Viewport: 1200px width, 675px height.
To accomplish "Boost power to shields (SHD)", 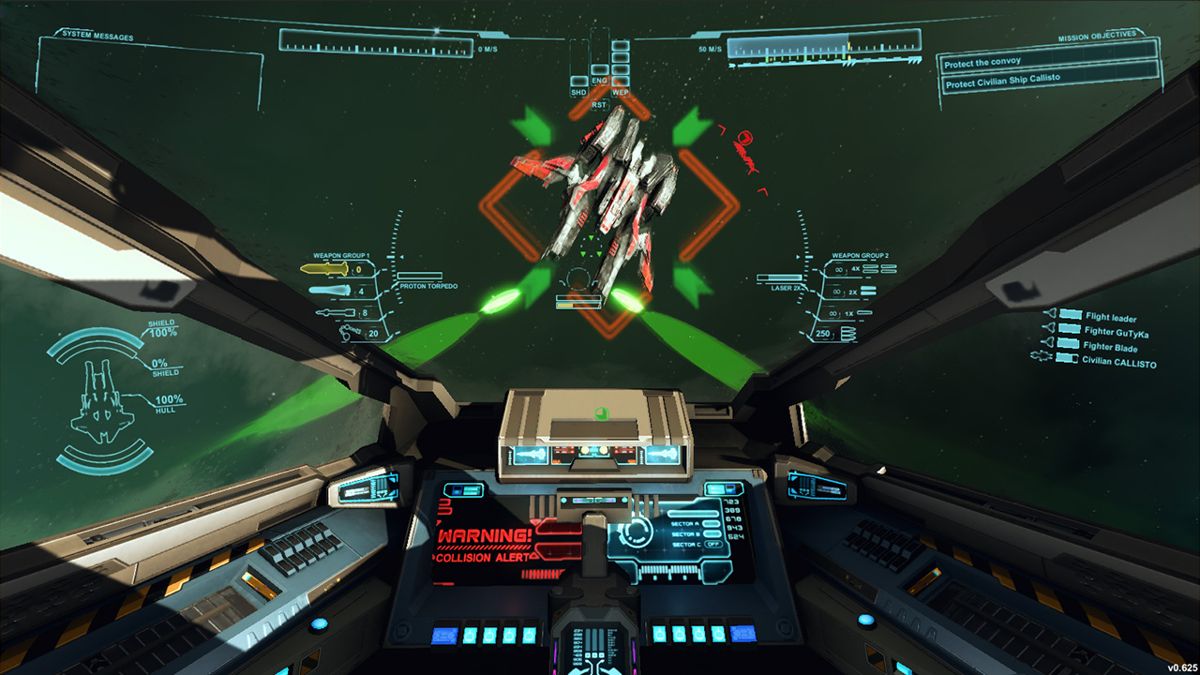I will (578, 92).
